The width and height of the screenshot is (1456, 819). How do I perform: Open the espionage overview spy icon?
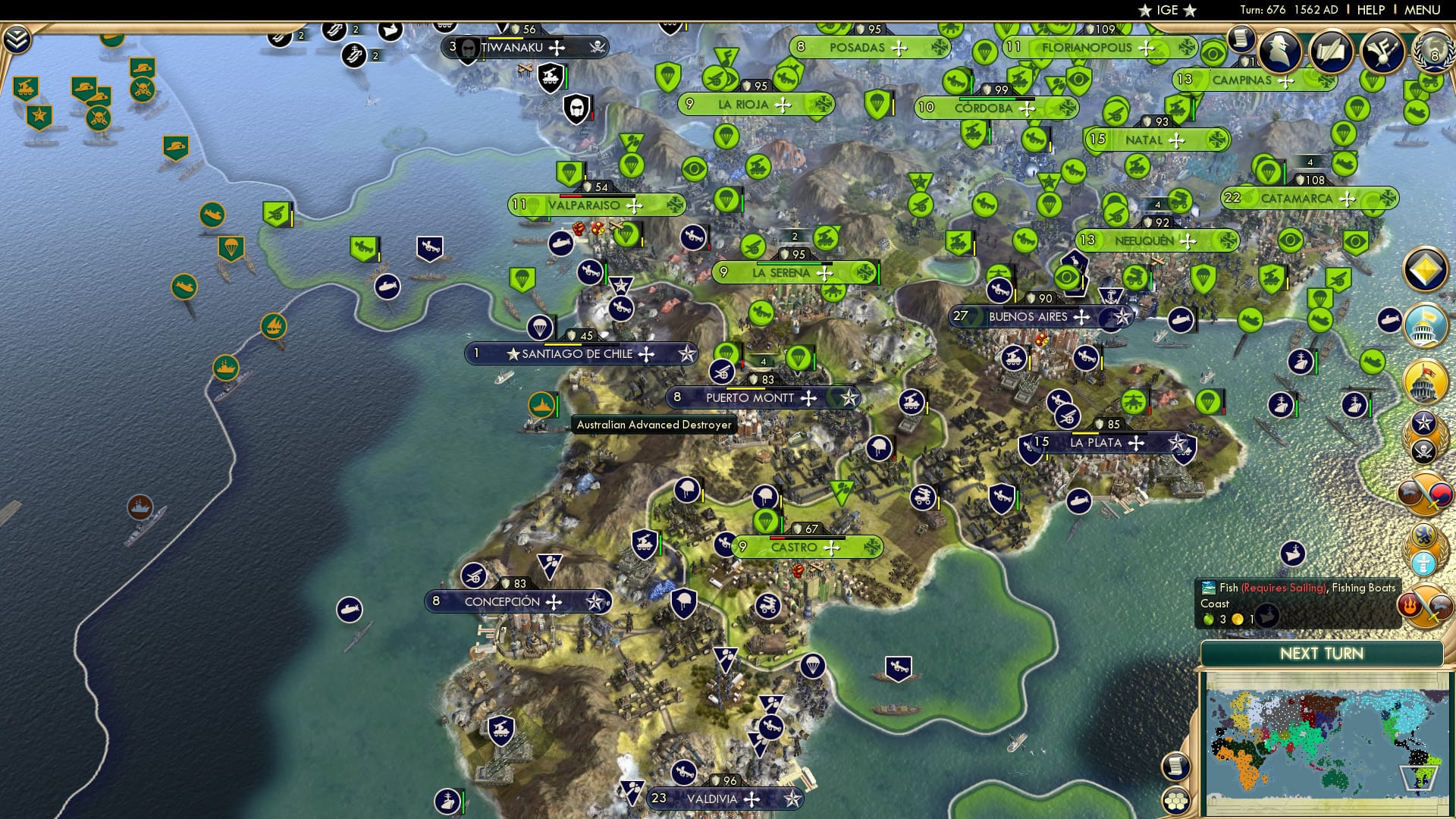click(1279, 50)
